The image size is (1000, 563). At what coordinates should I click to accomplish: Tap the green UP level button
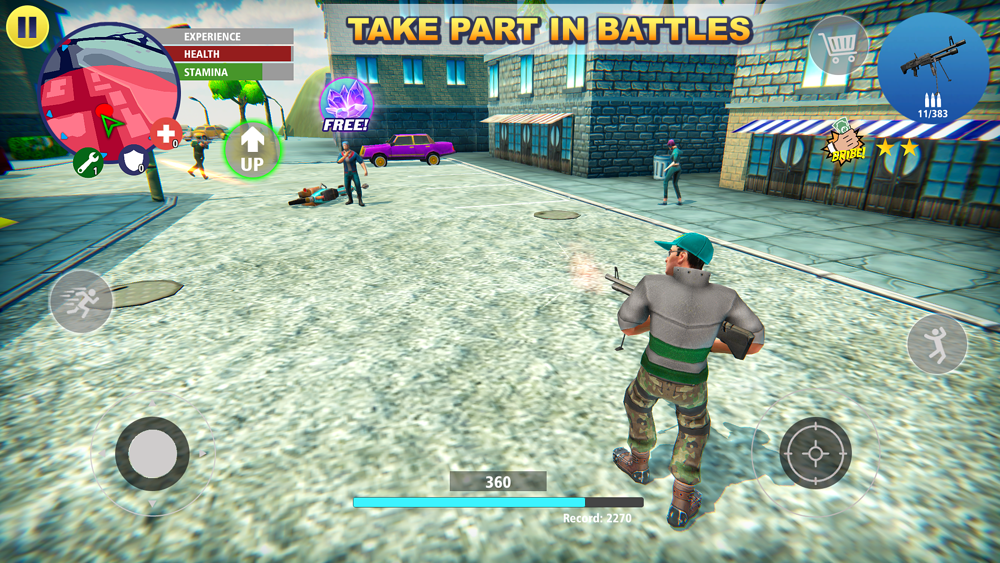tap(252, 150)
